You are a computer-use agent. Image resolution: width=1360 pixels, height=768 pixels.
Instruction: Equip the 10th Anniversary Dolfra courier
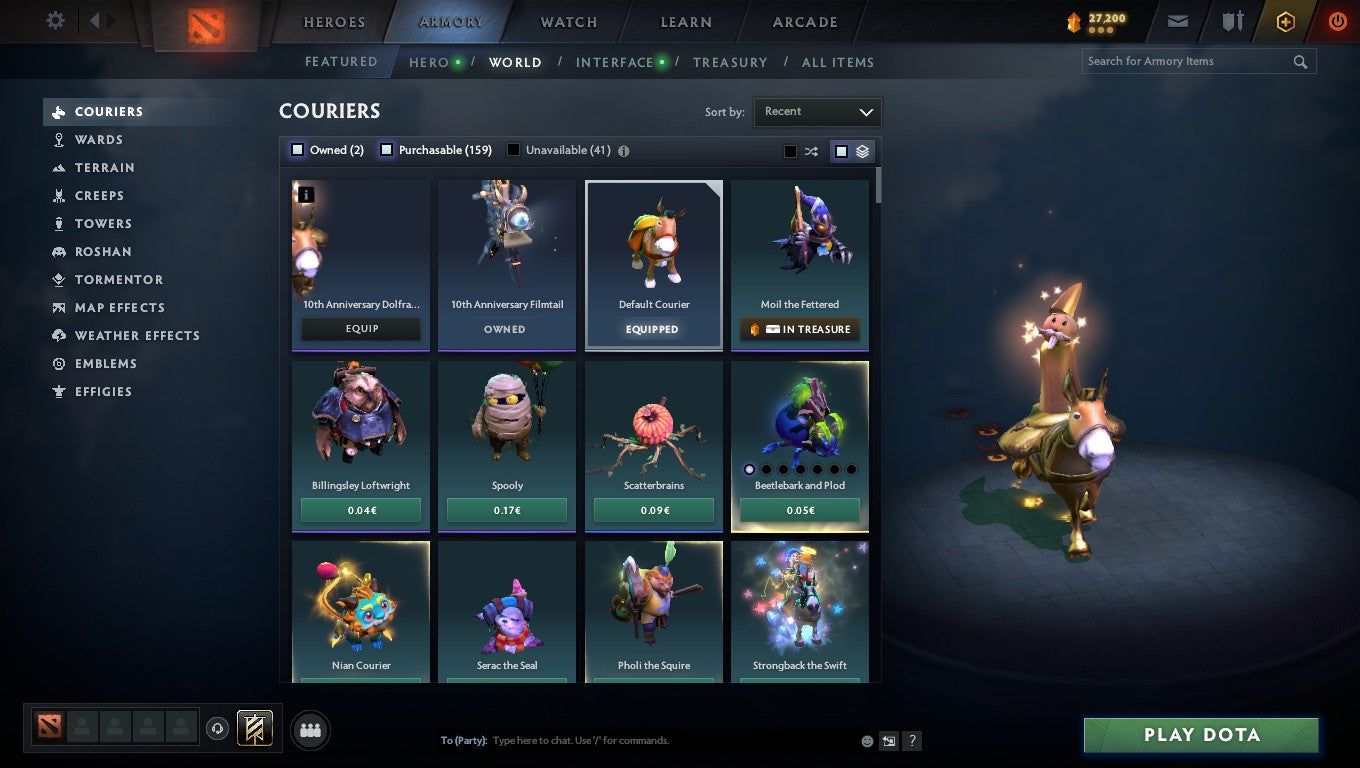(x=360, y=328)
